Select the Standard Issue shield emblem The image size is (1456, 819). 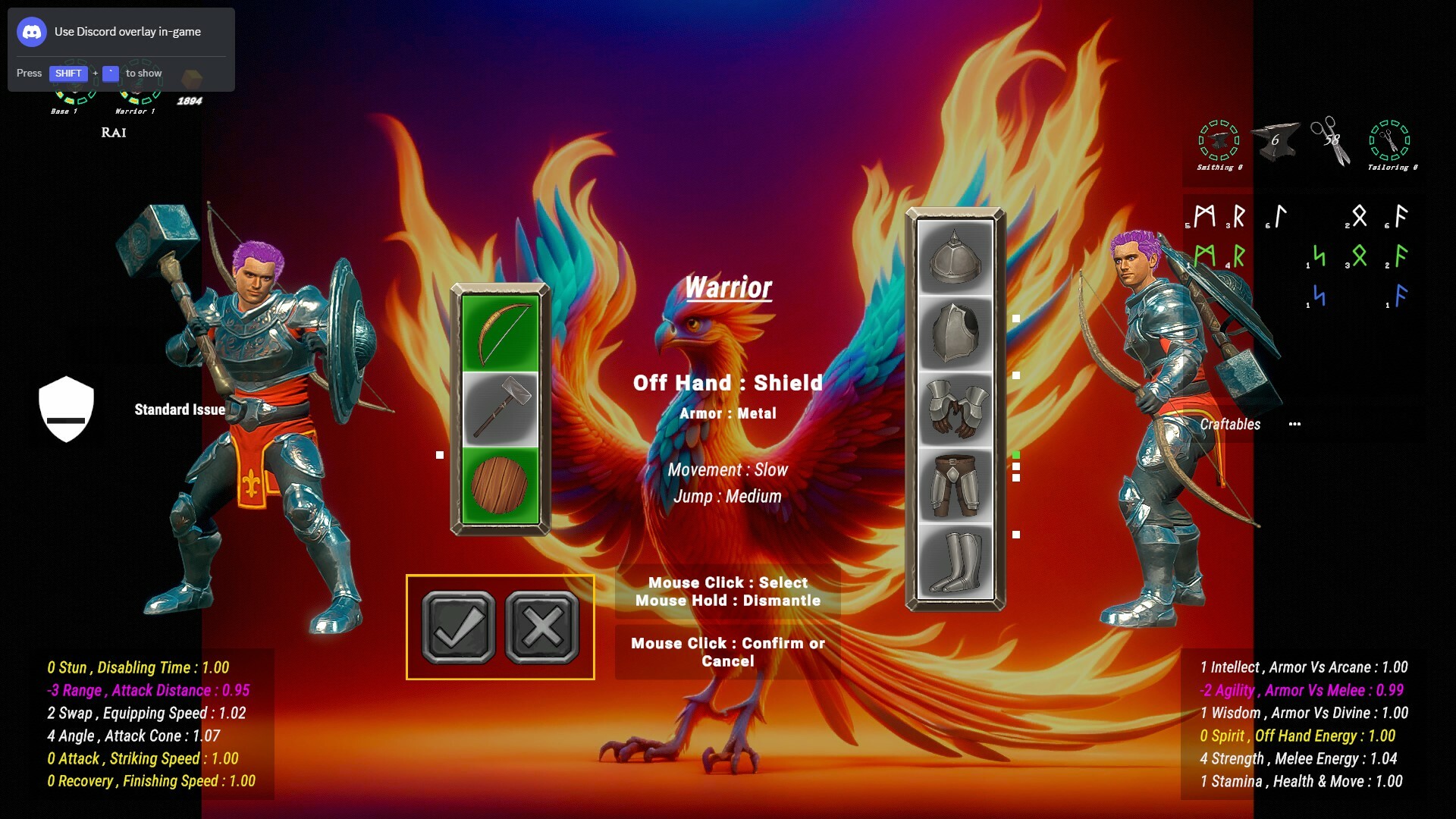click(67, 409)
